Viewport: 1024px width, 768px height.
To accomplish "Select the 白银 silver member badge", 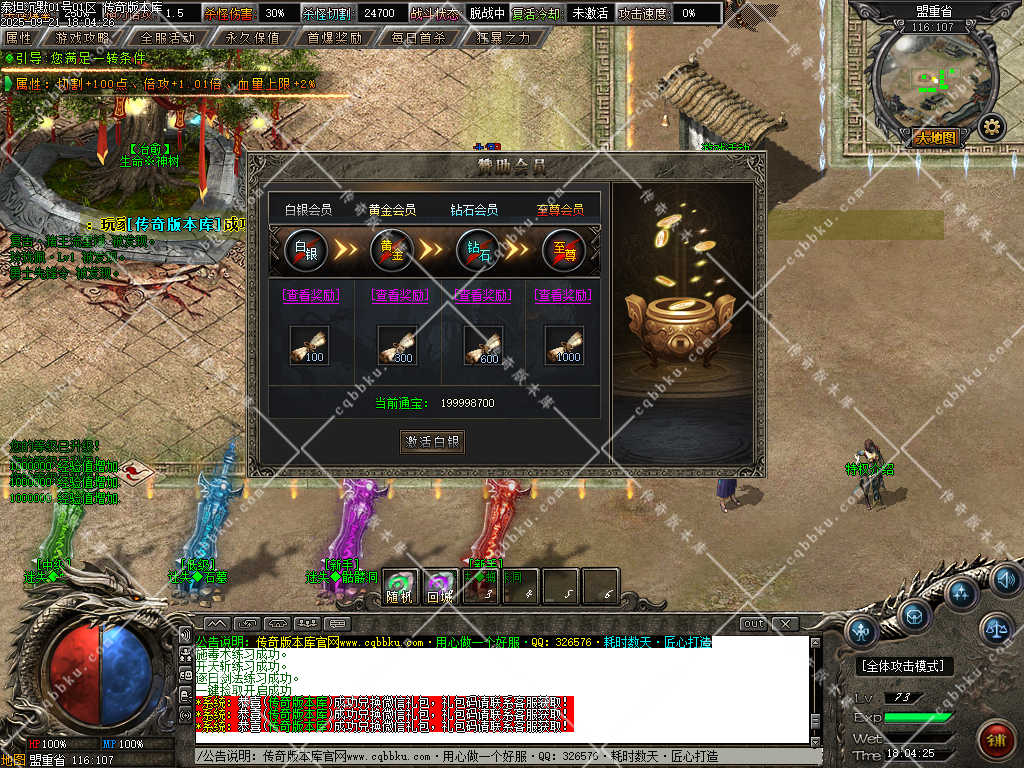I will point(306,249).
